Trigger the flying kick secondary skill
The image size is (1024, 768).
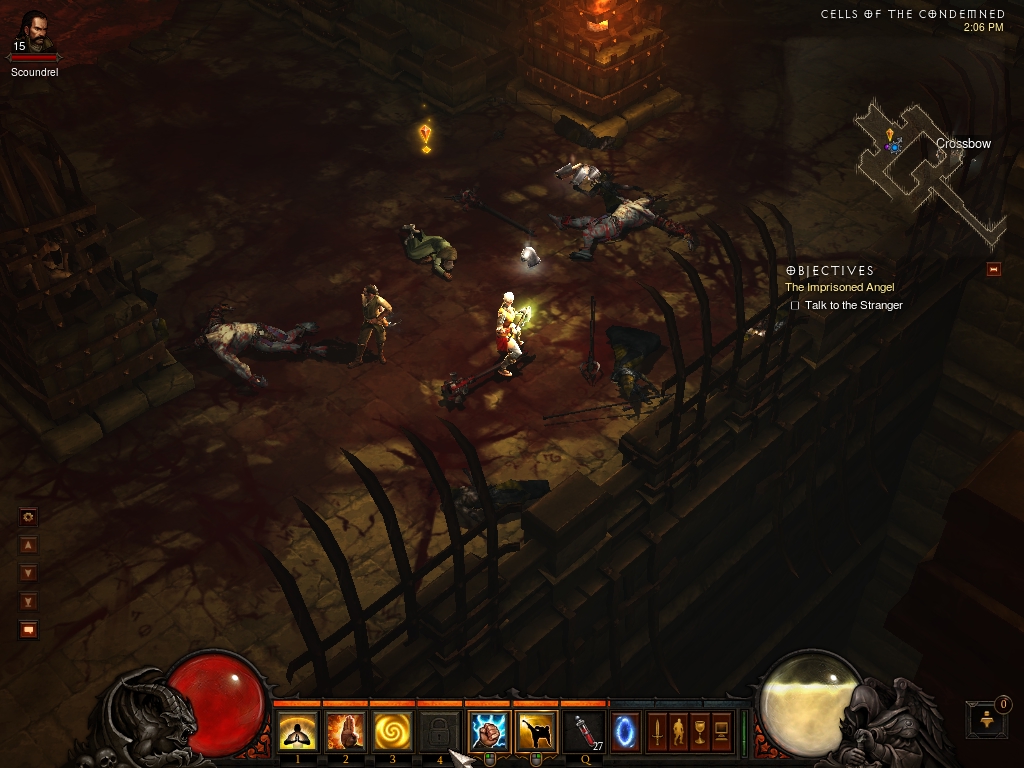[536, 732]
